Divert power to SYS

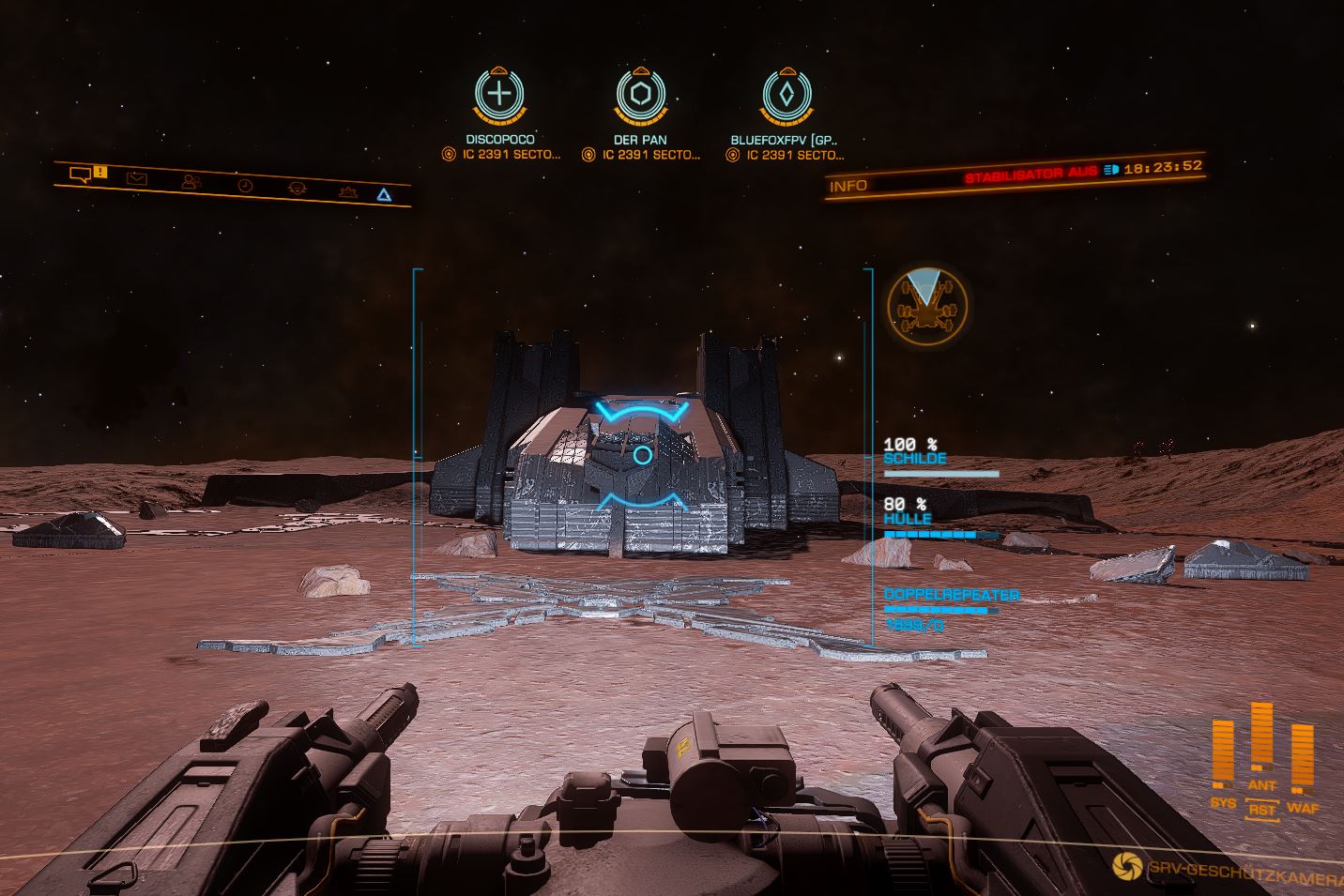pyautogui.click(x=1222, y=802)
